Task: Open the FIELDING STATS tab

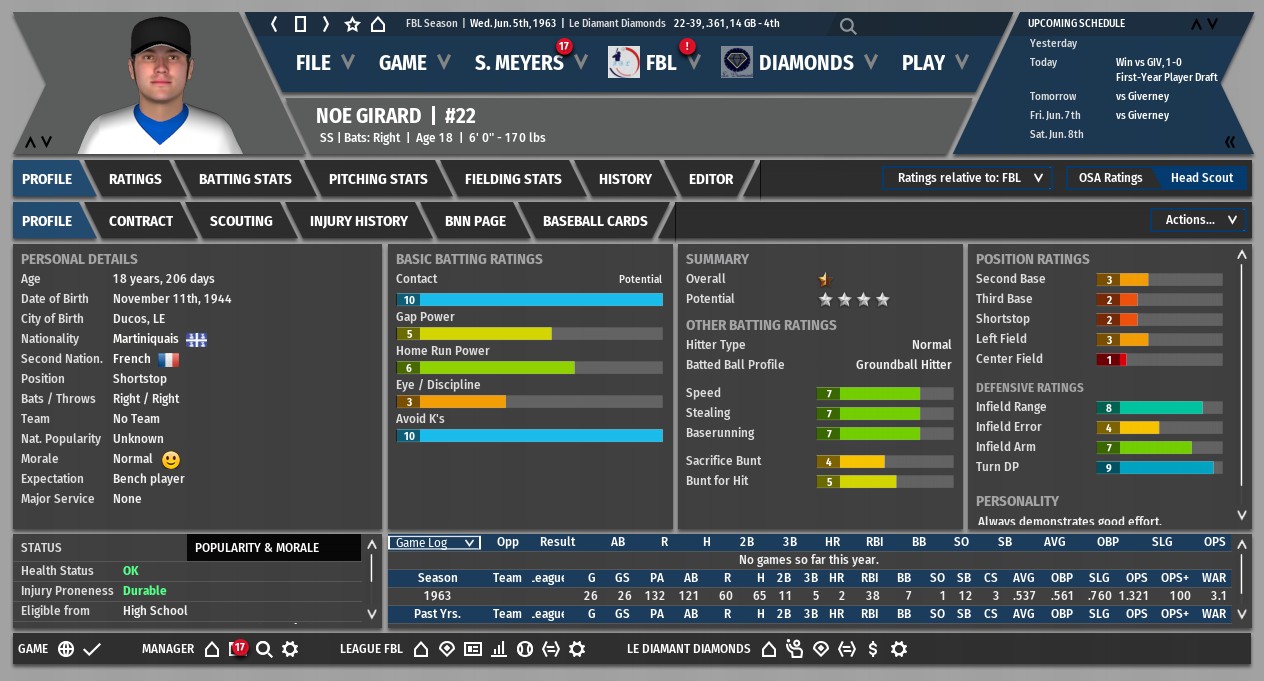Action: pos(513,179)
